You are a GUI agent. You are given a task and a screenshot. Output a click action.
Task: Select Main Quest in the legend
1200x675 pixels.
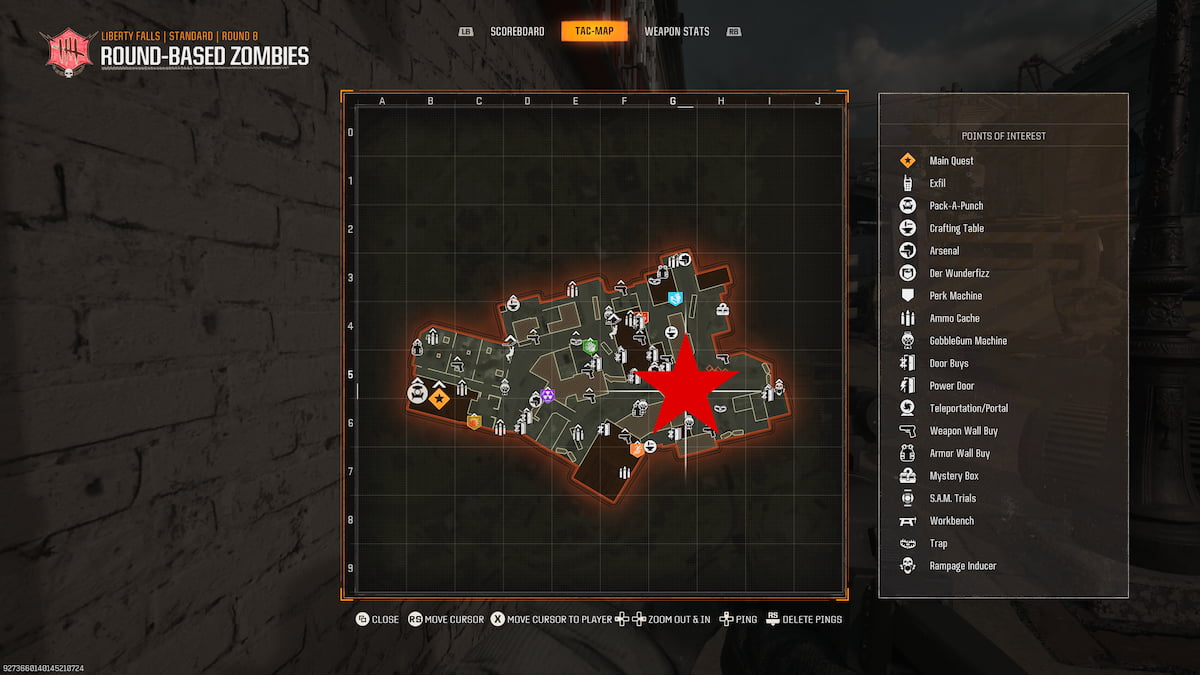[951, 160]
